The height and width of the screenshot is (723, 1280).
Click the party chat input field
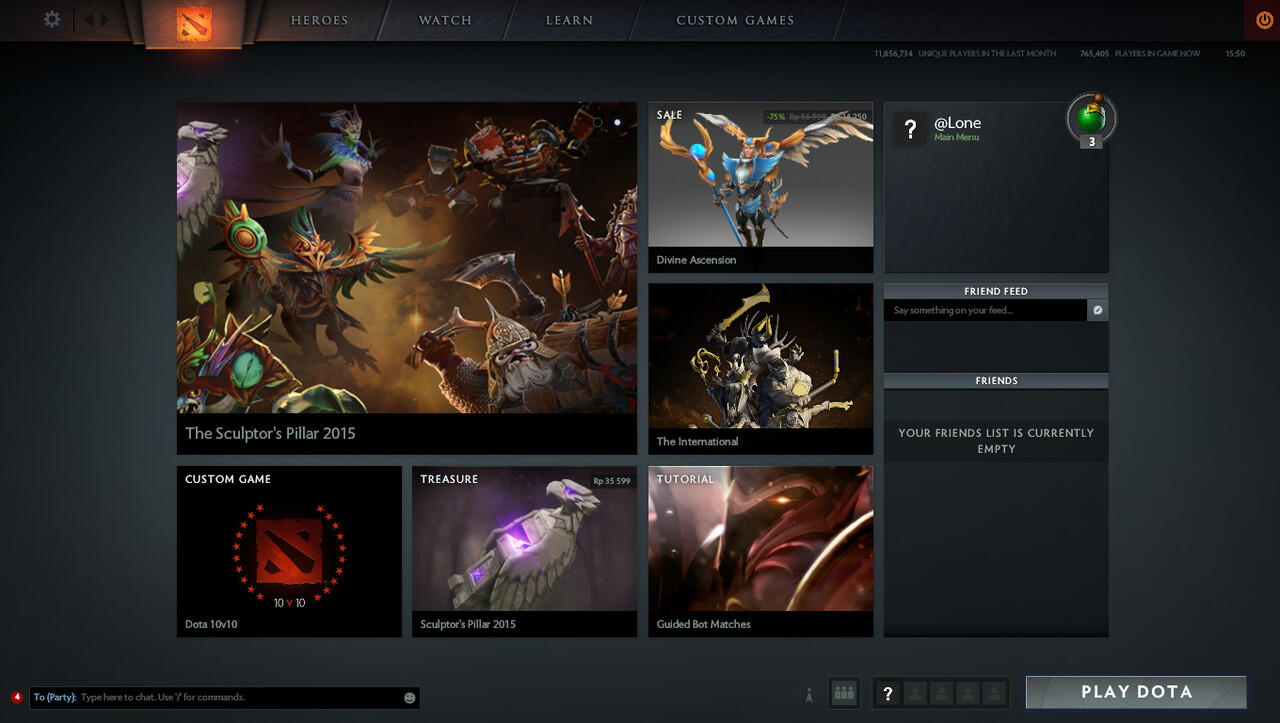[x=240, y=697]
